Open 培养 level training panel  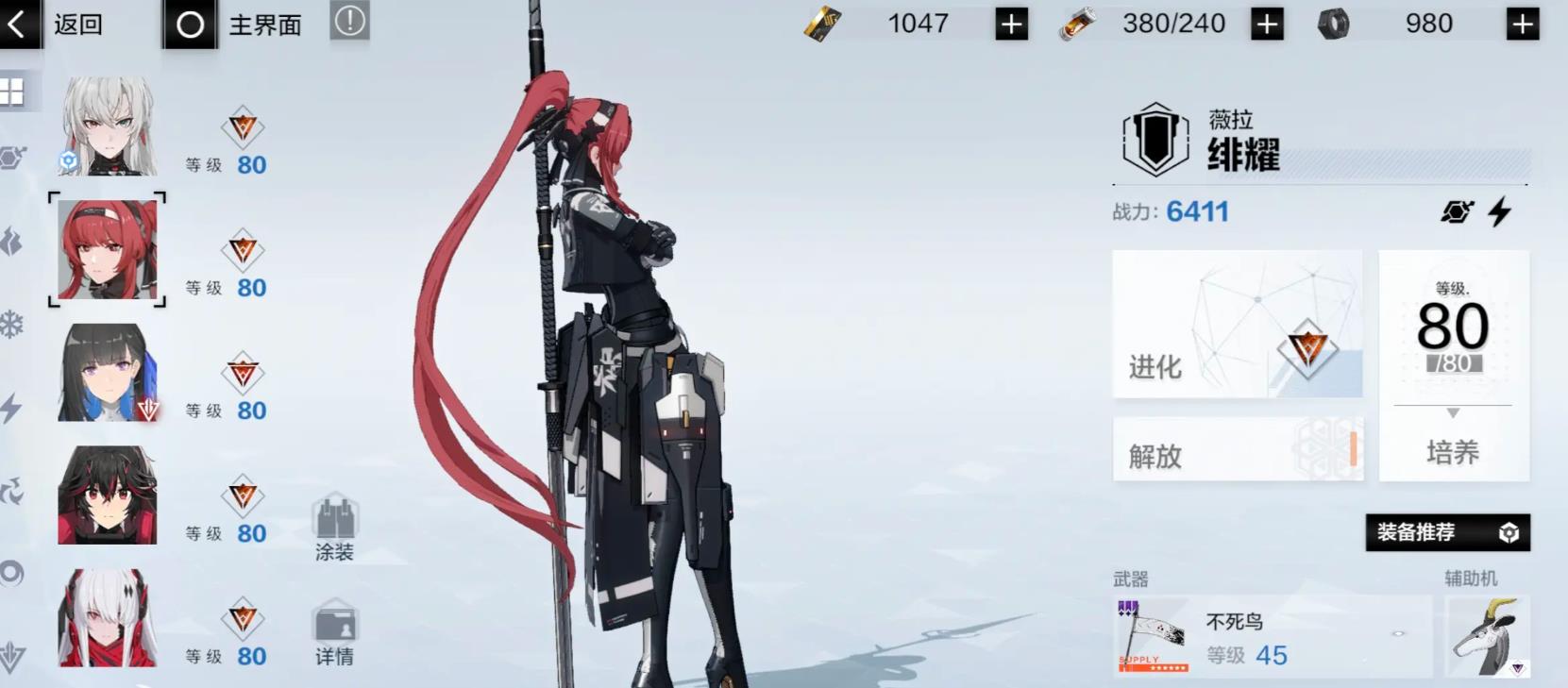[1453, 366]
